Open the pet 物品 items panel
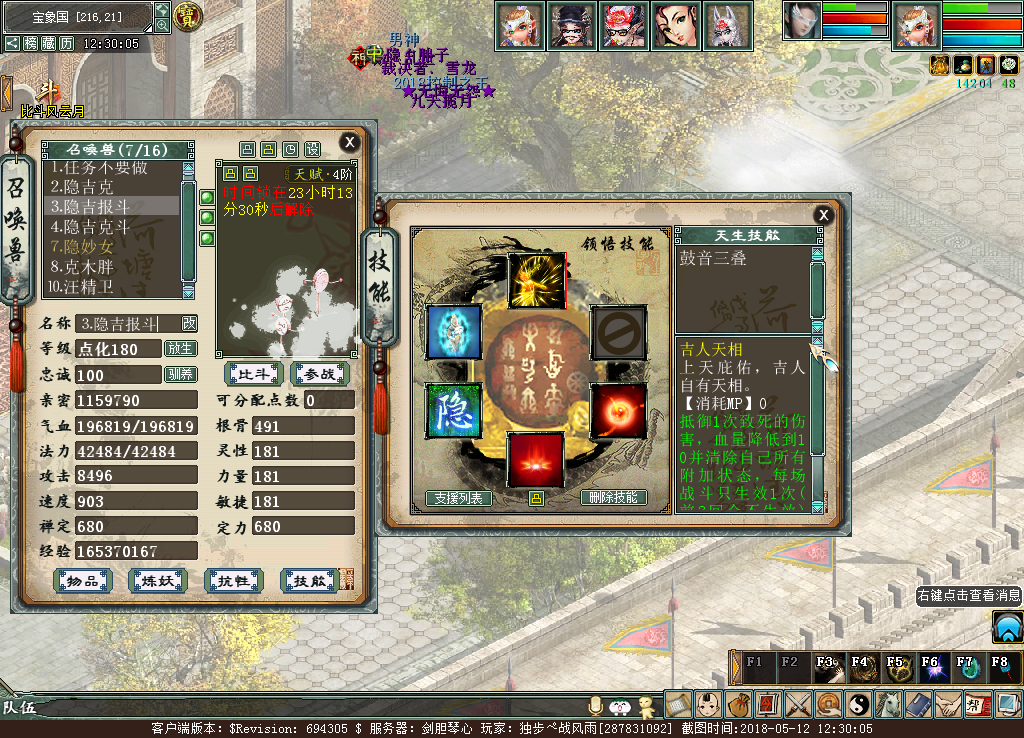 click(x=83, y=581)
